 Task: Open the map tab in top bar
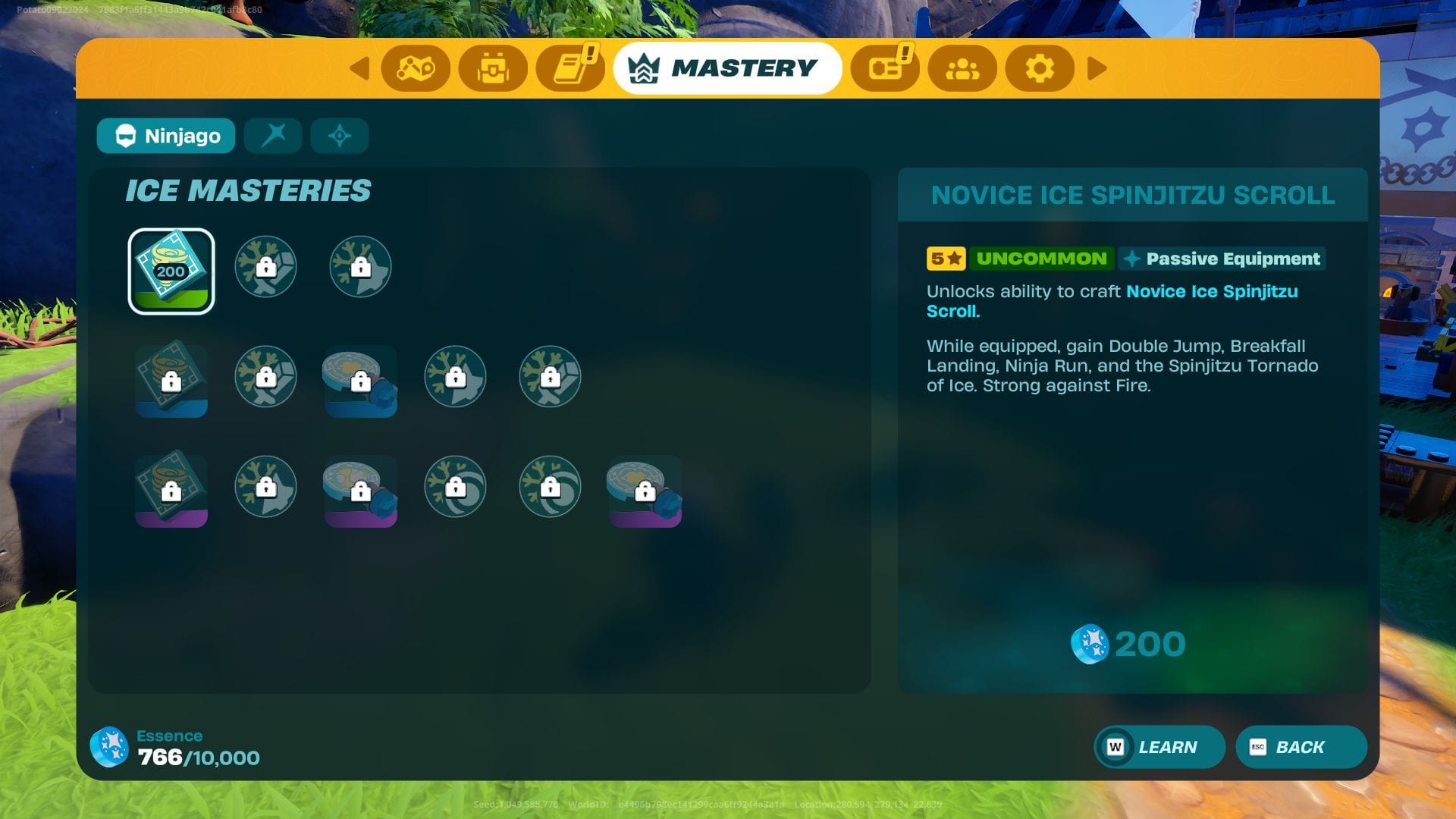(416, 68)
